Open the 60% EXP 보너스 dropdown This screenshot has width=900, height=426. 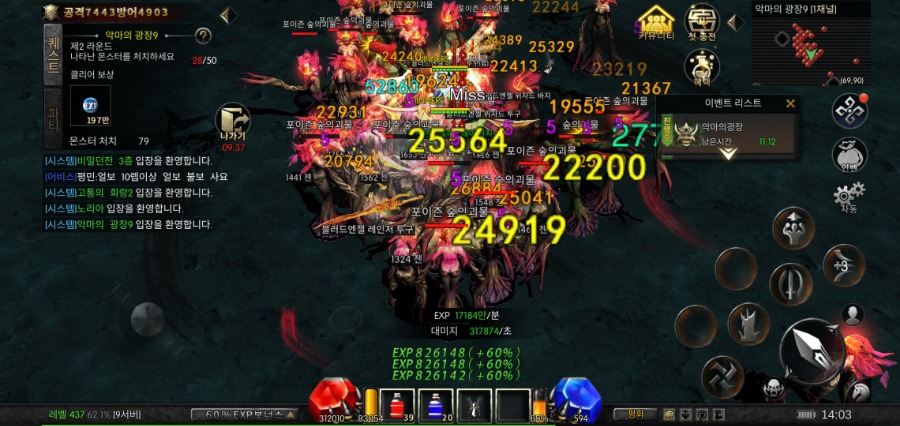tap(246, 414)
